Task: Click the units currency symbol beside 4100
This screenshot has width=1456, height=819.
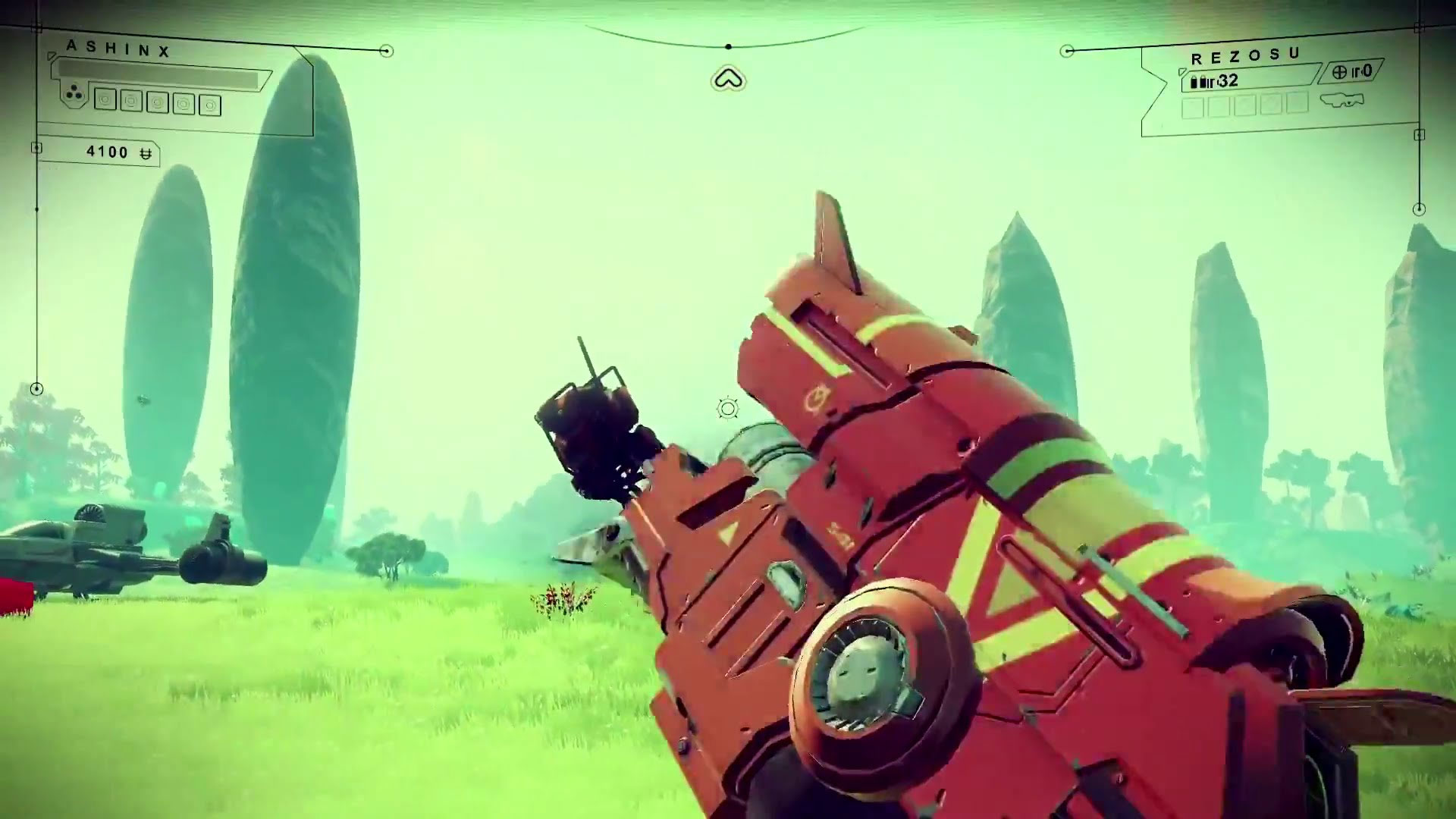Action: click(146, 155)
